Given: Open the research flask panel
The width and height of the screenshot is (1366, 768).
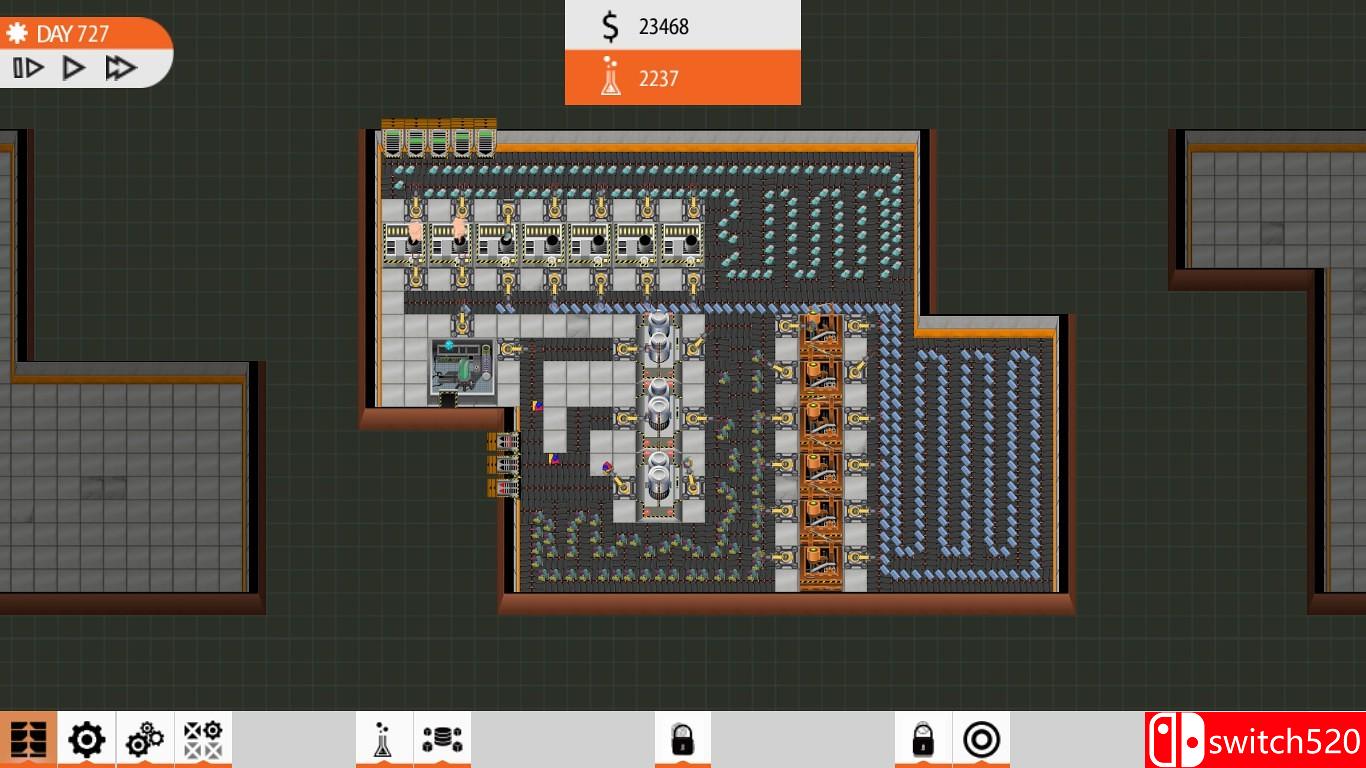Looking at the screenshot, I should (385, 738).
